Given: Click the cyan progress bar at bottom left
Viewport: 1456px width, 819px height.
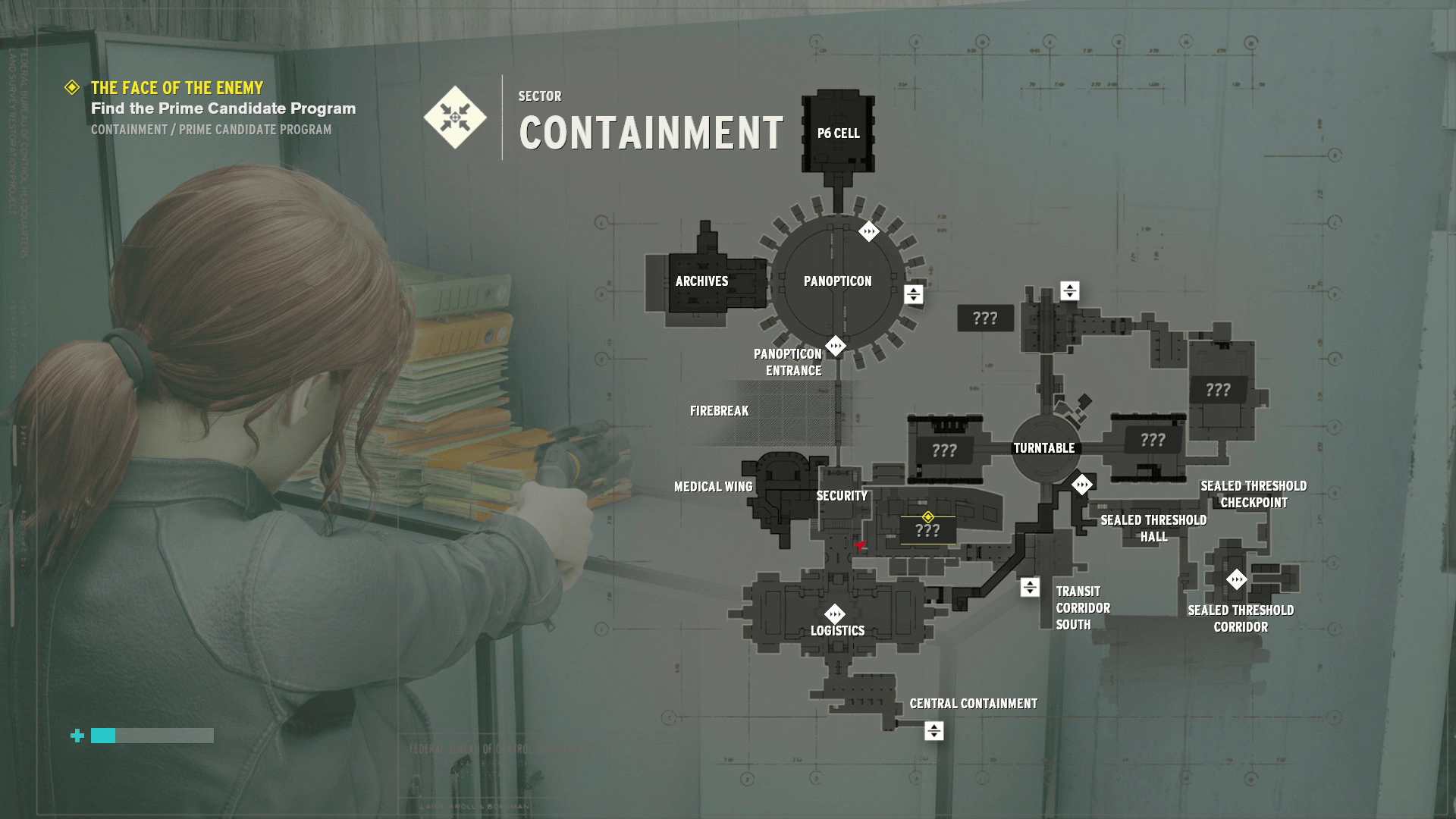Looking at the screenshot, I should (x=102, y=736).
